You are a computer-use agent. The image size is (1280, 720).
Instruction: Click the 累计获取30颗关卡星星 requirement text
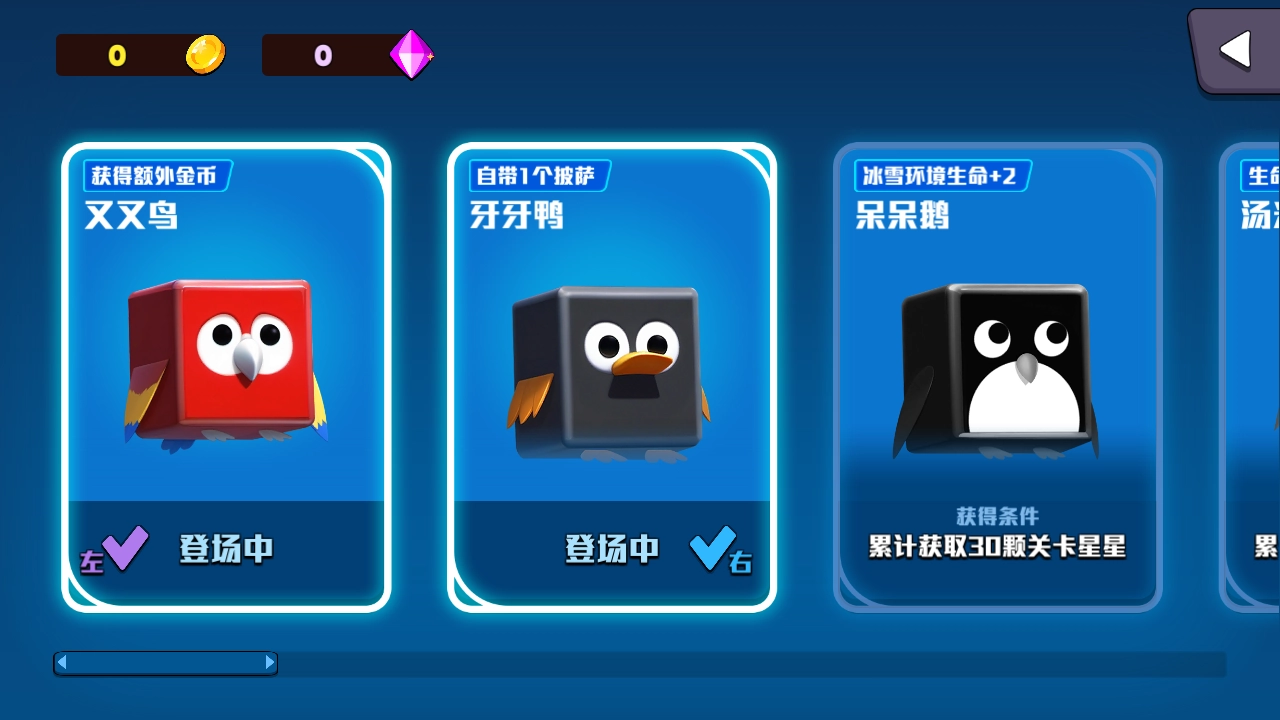click(997, 548)
